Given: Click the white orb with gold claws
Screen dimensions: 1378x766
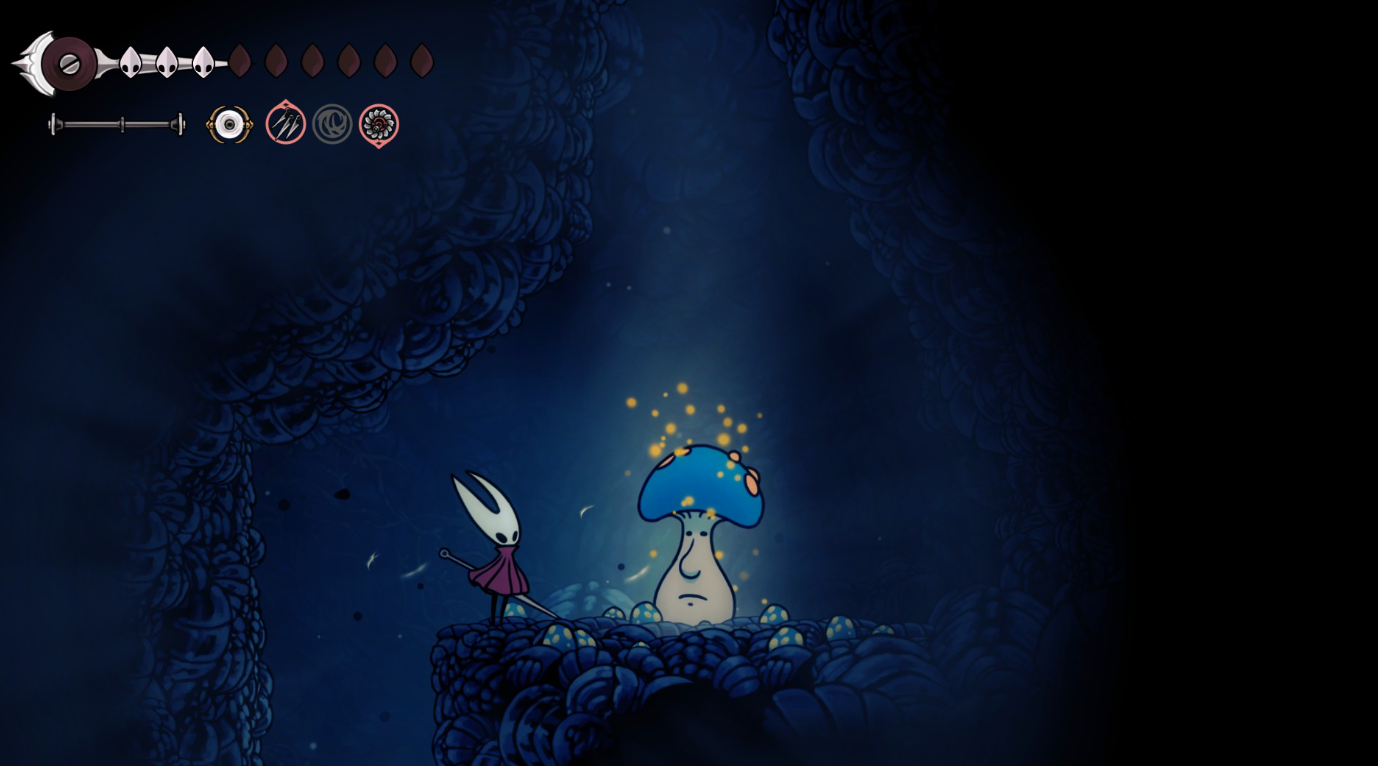Looking at the screenshot, I should (230, 125).
